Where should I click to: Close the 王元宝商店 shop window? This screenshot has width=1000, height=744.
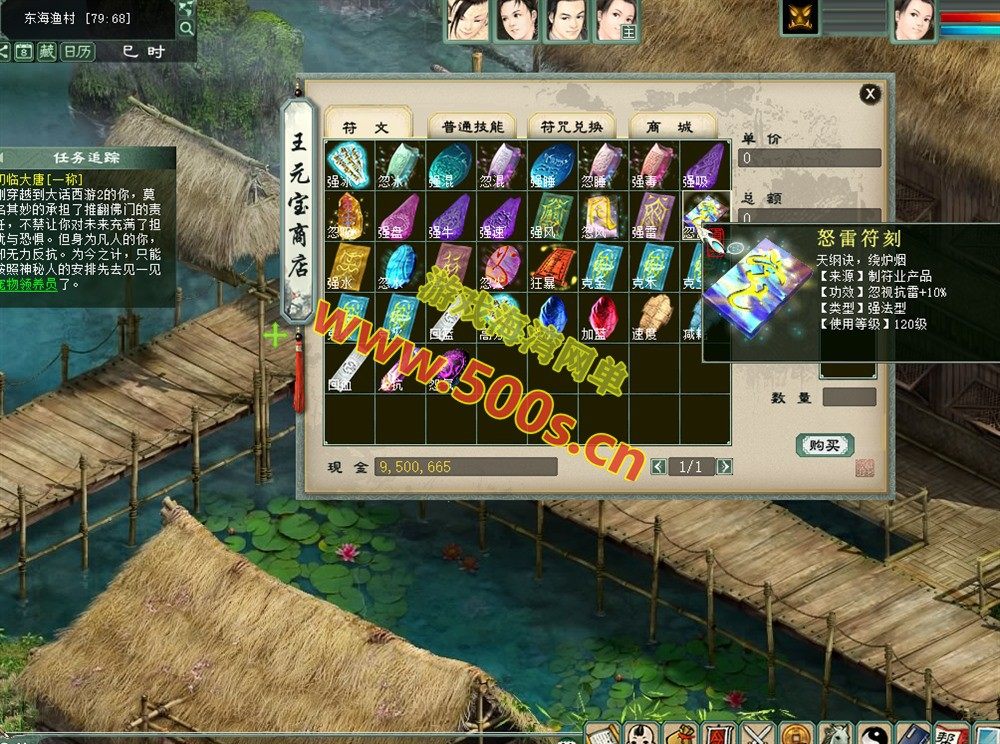pyautogui.click(x=870, y=94)
